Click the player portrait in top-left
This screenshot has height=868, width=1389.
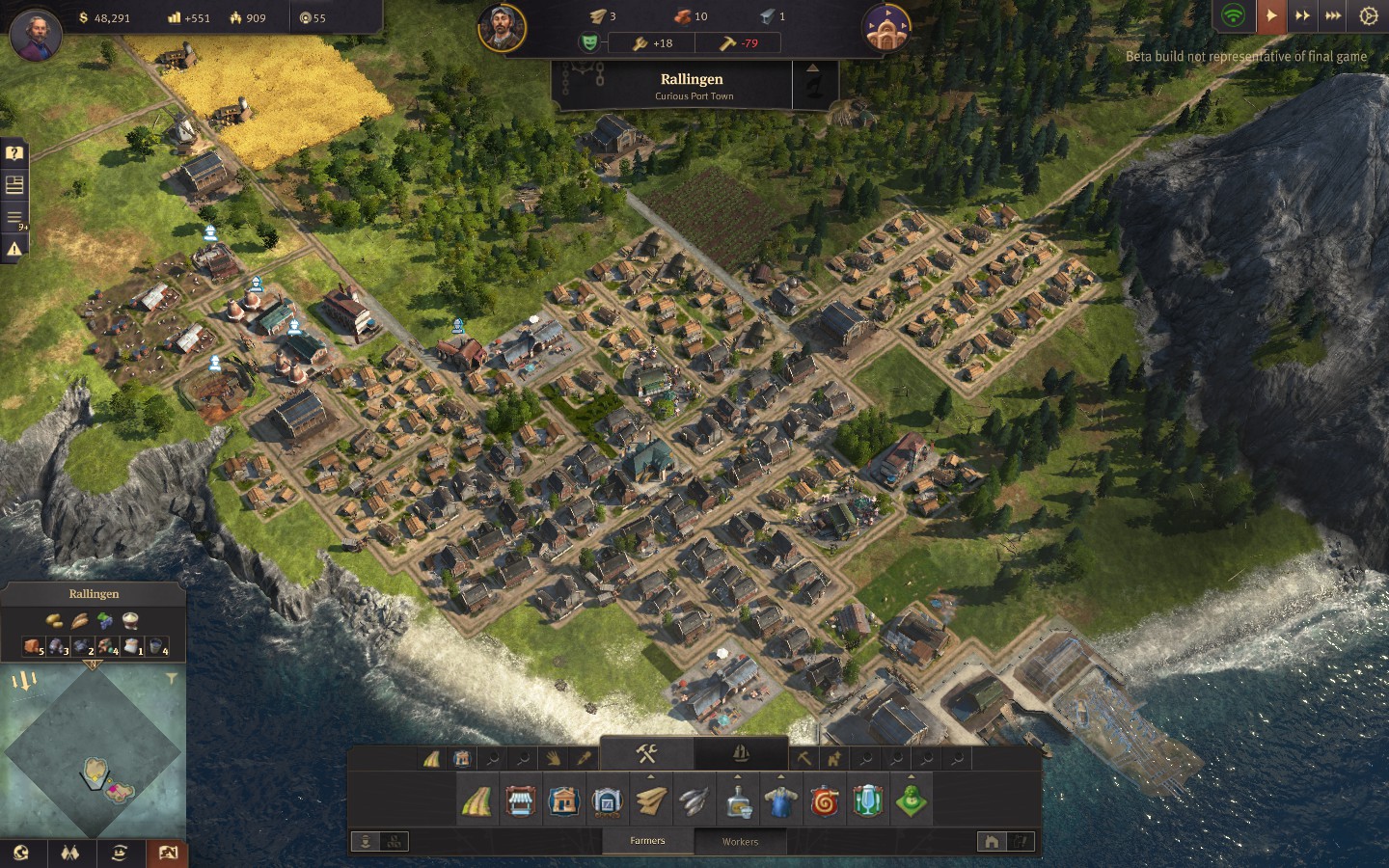[36, 34]
